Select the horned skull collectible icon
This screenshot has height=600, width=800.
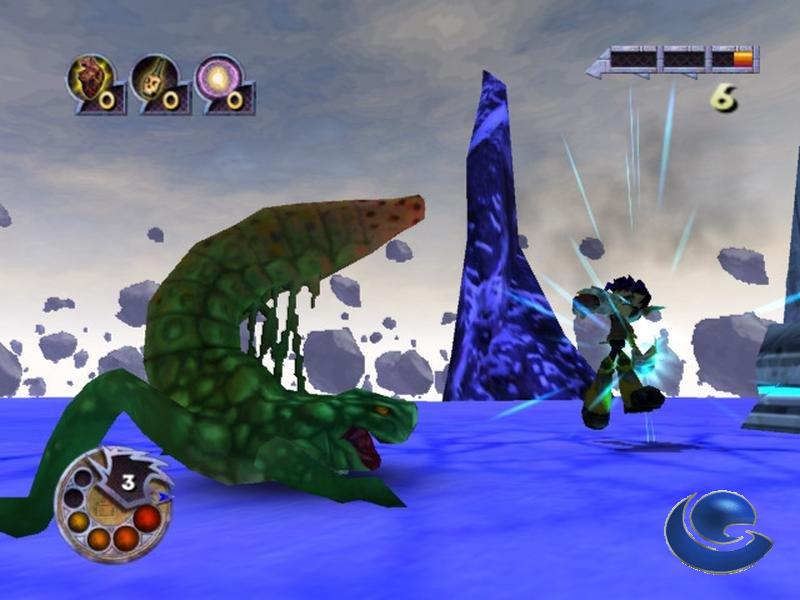point(154,78)
